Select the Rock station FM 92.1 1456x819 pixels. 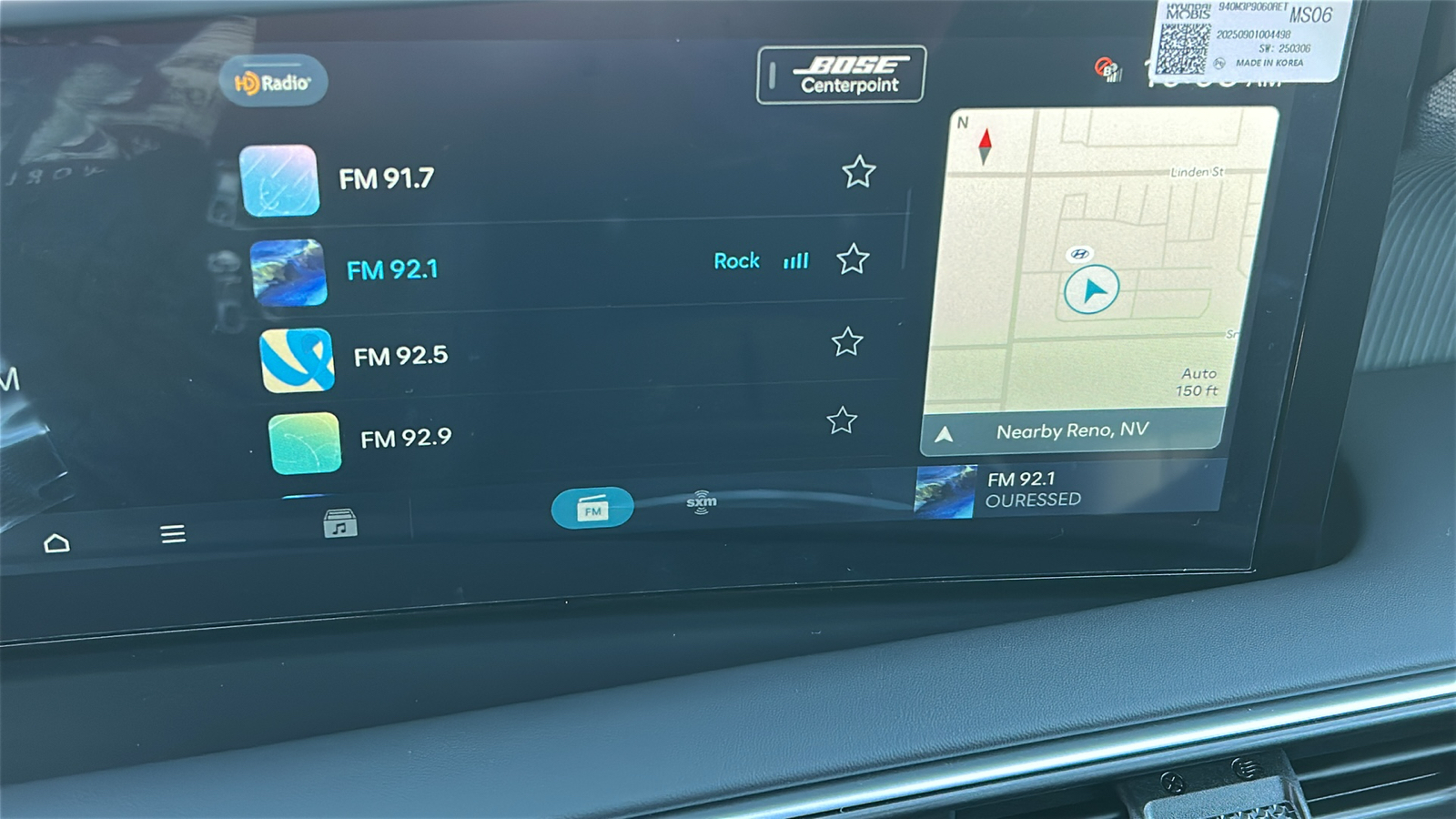coord(394,268)
